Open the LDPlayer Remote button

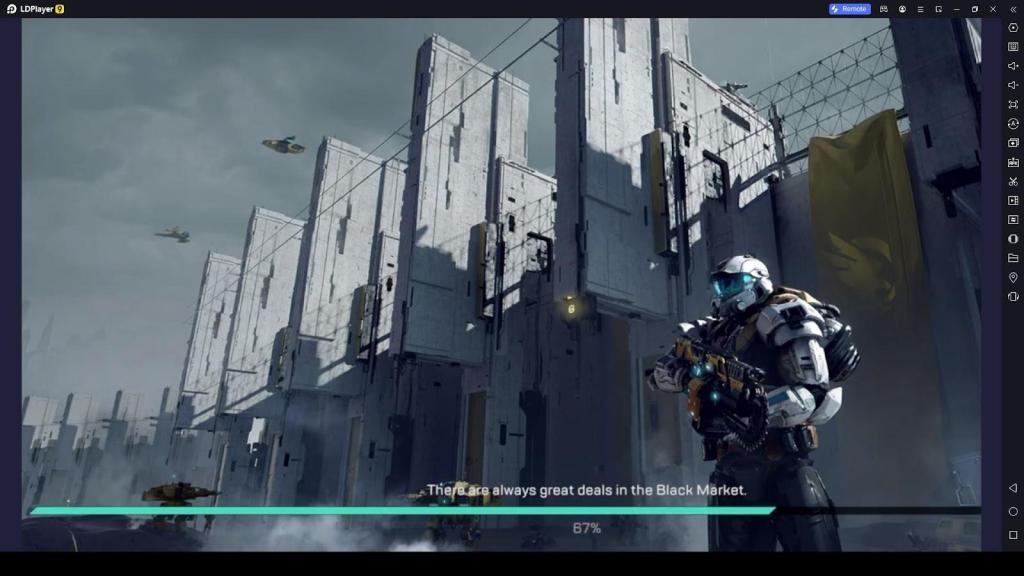coord(849,9)
